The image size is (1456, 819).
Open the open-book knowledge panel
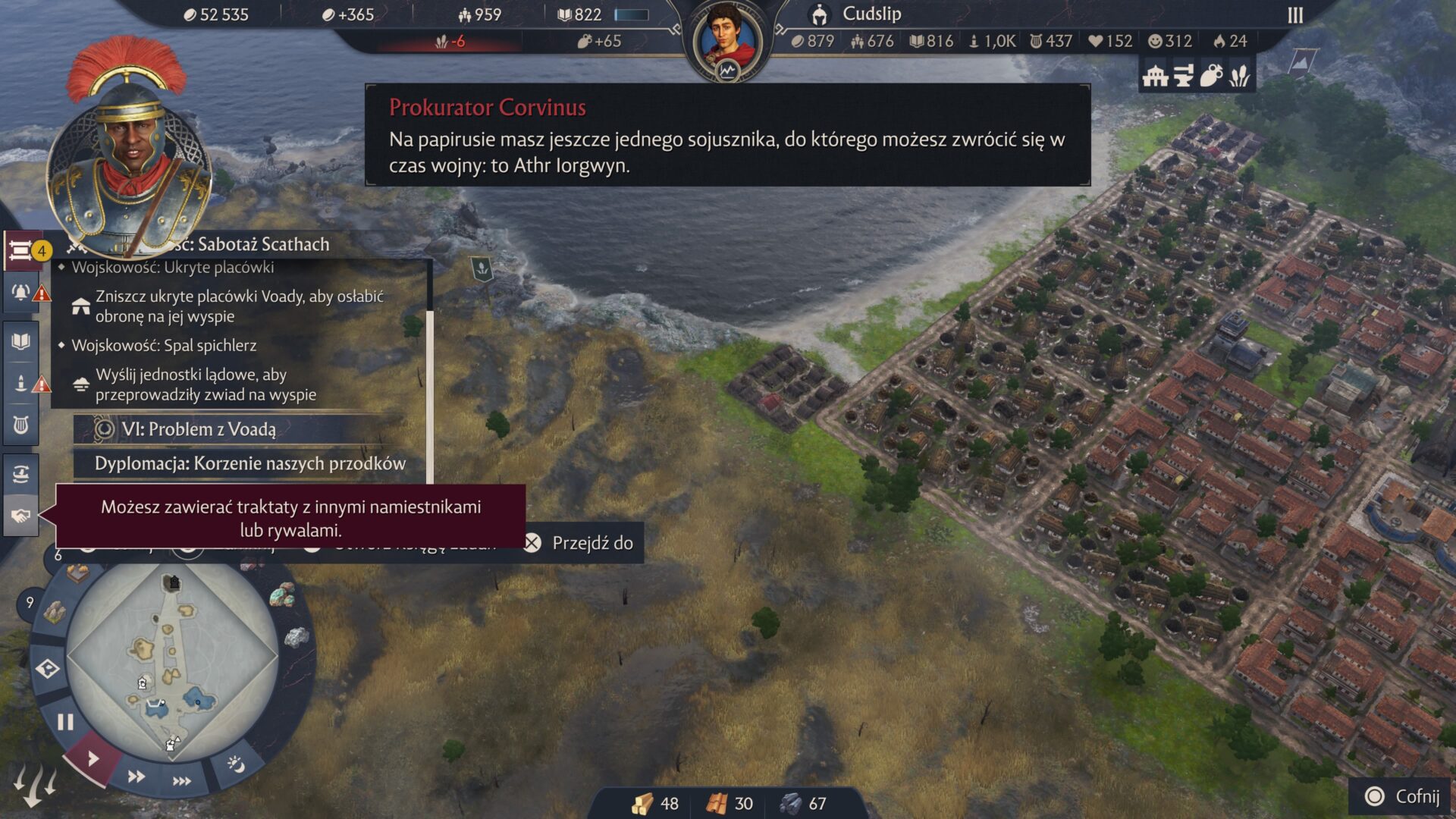[21, 341]
